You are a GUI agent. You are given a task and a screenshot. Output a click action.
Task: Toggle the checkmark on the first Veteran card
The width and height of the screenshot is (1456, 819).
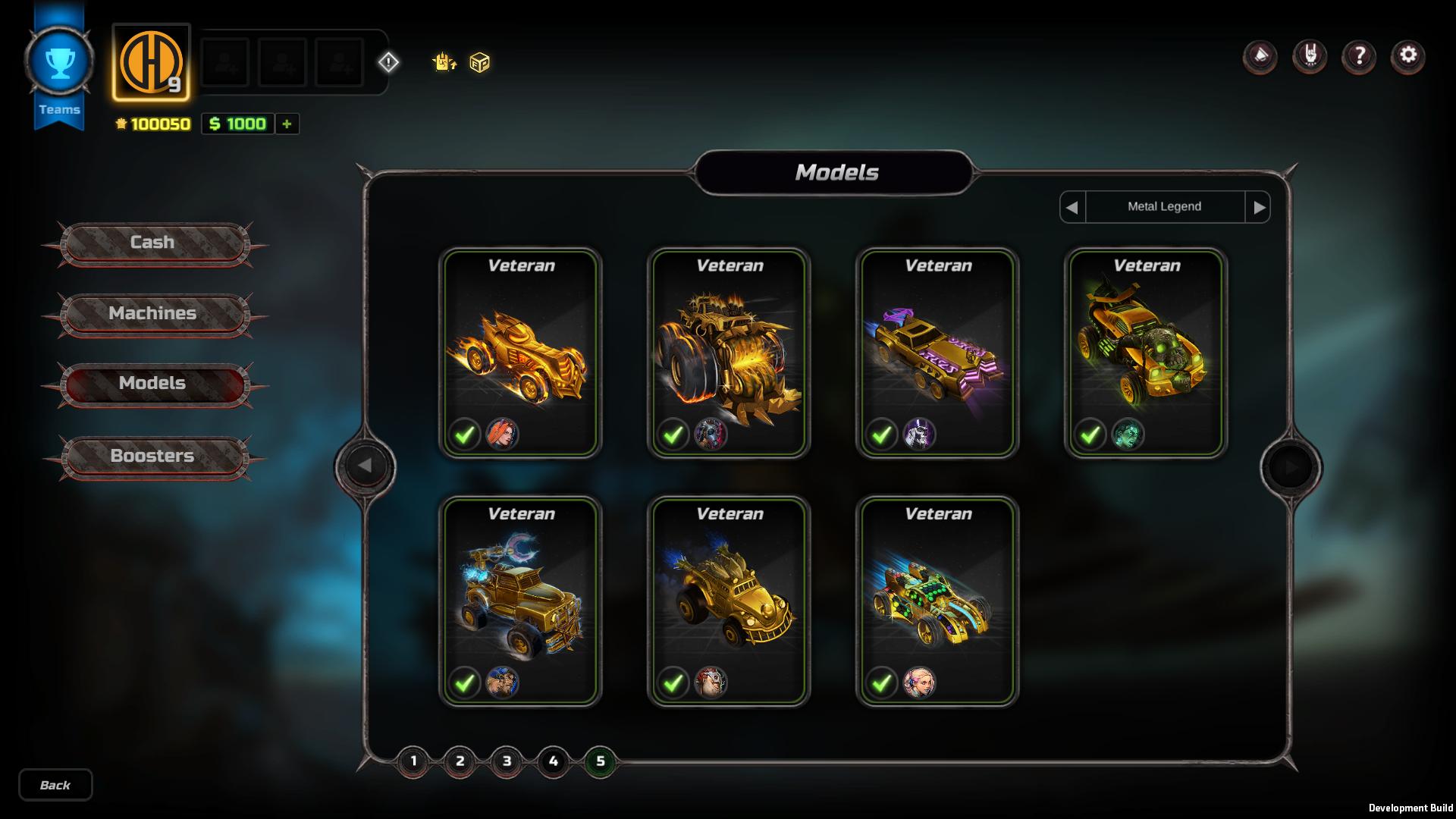(464, 435)
